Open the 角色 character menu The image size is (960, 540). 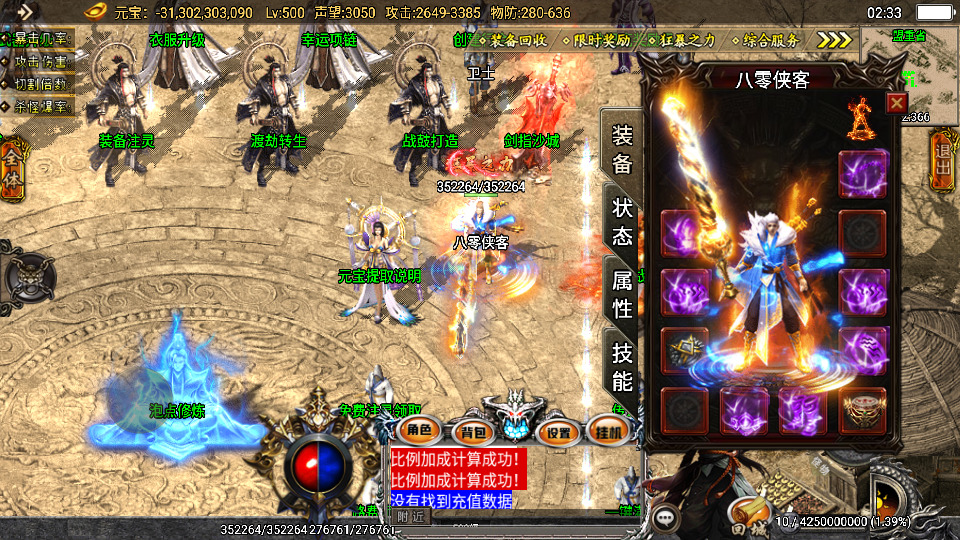(419, 431)
